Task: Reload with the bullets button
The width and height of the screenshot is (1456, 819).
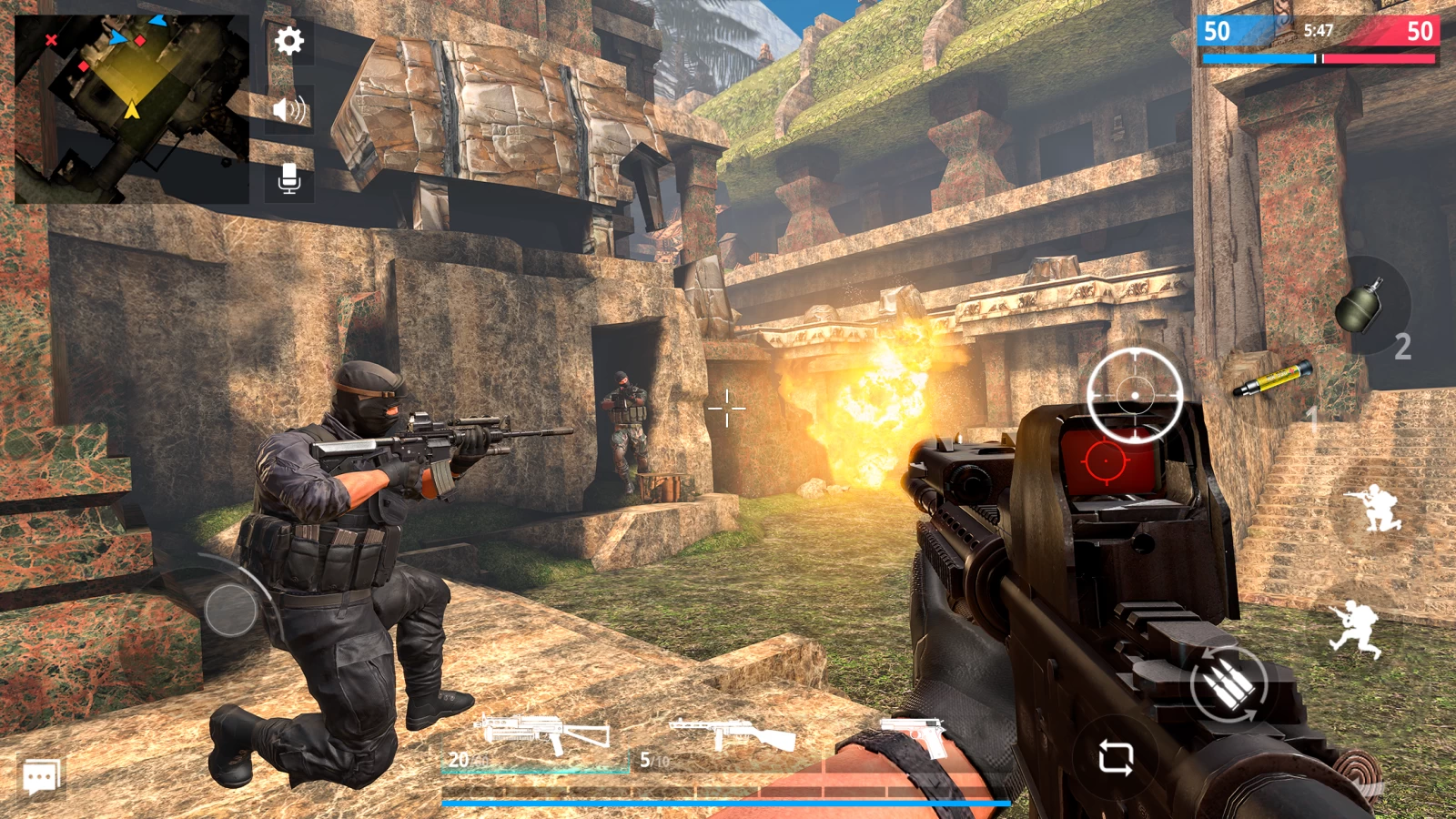Action: point(1228,684)
